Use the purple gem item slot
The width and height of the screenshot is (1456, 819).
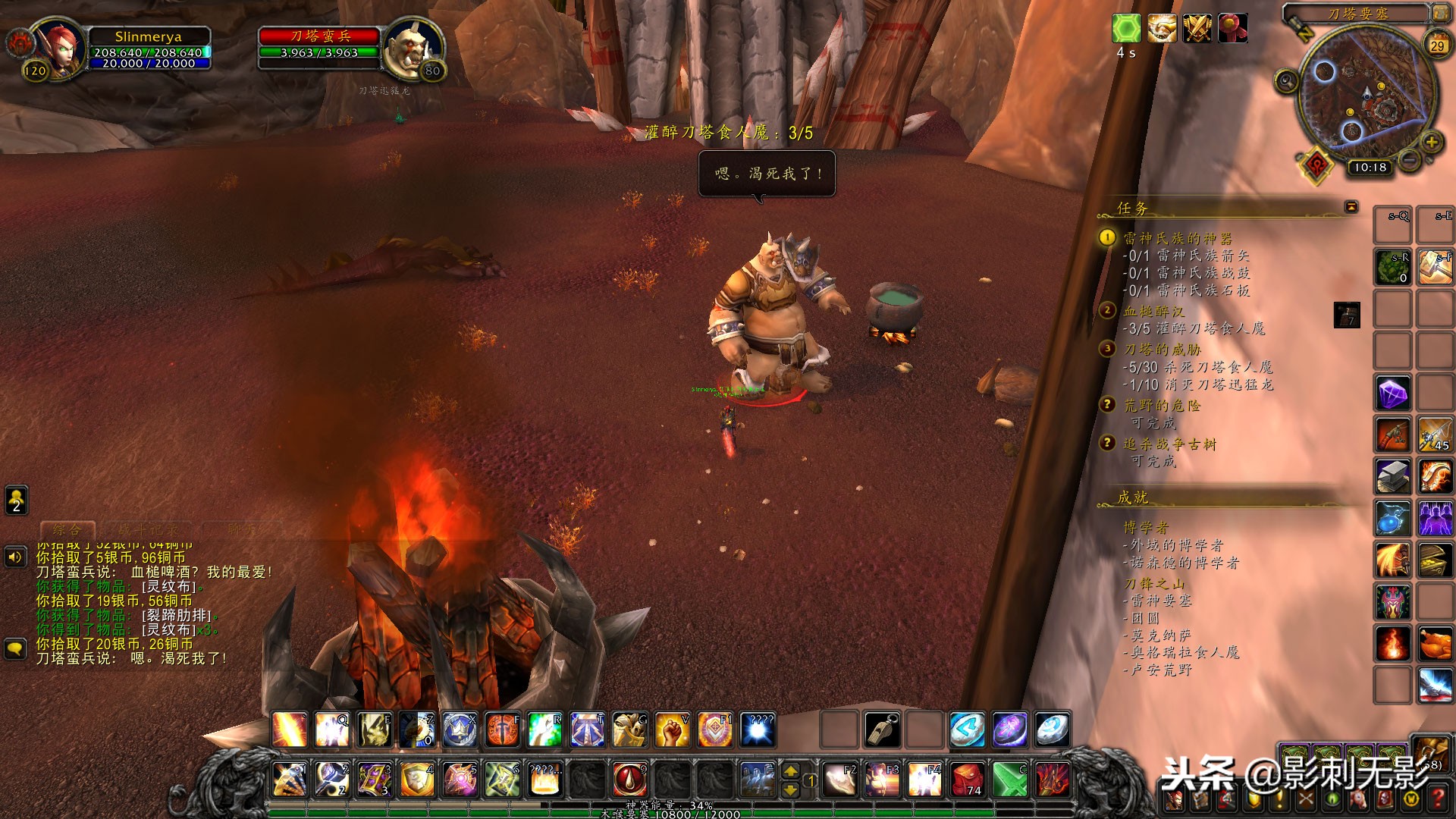[x=1393, y=394]
